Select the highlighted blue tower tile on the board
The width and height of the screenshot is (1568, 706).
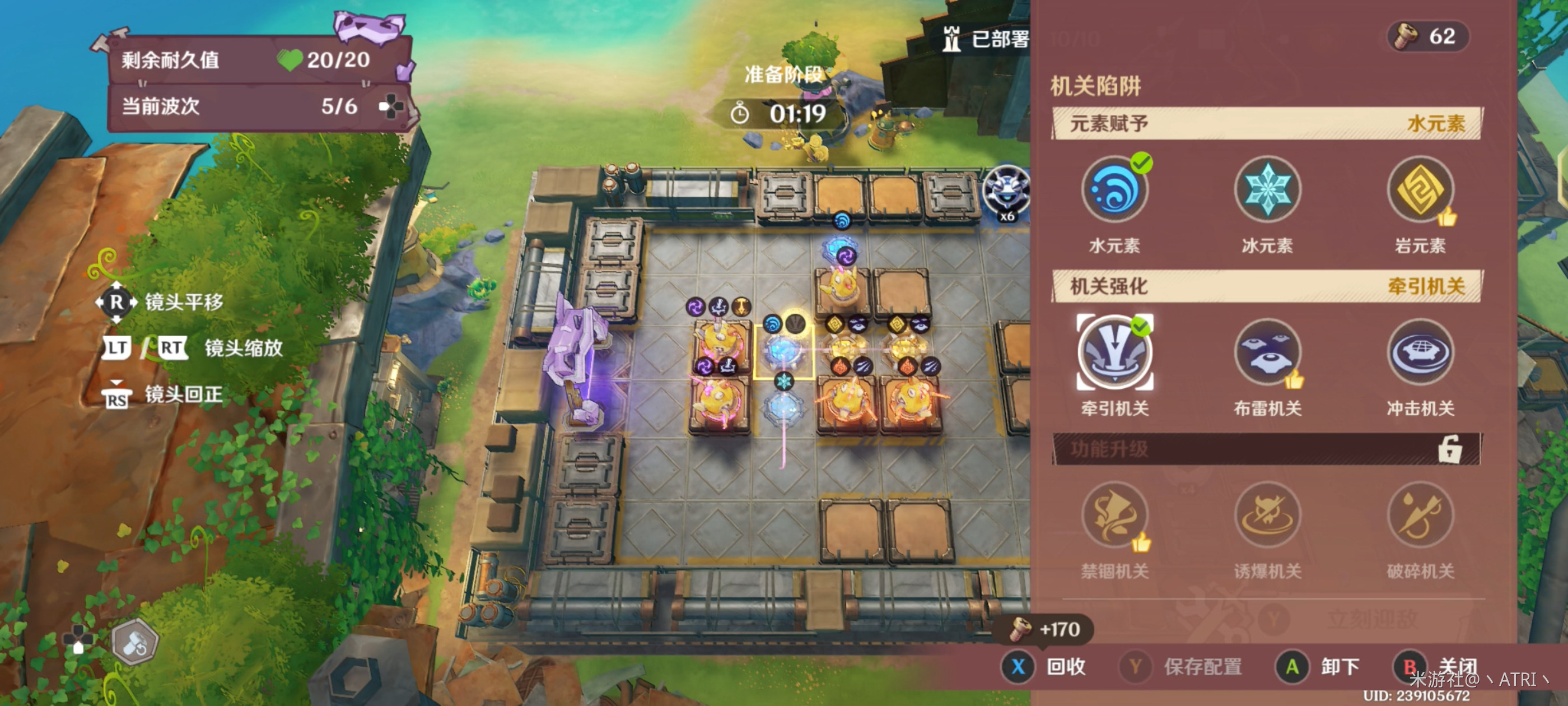[x=783, y=351]
